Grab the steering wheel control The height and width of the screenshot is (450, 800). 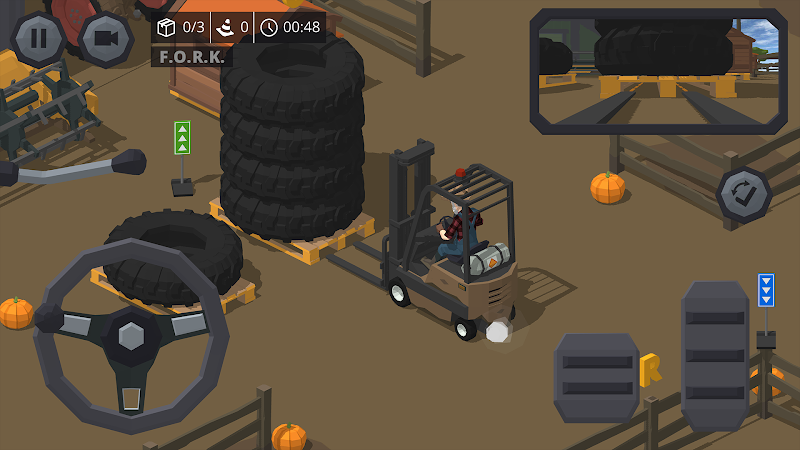131,335
